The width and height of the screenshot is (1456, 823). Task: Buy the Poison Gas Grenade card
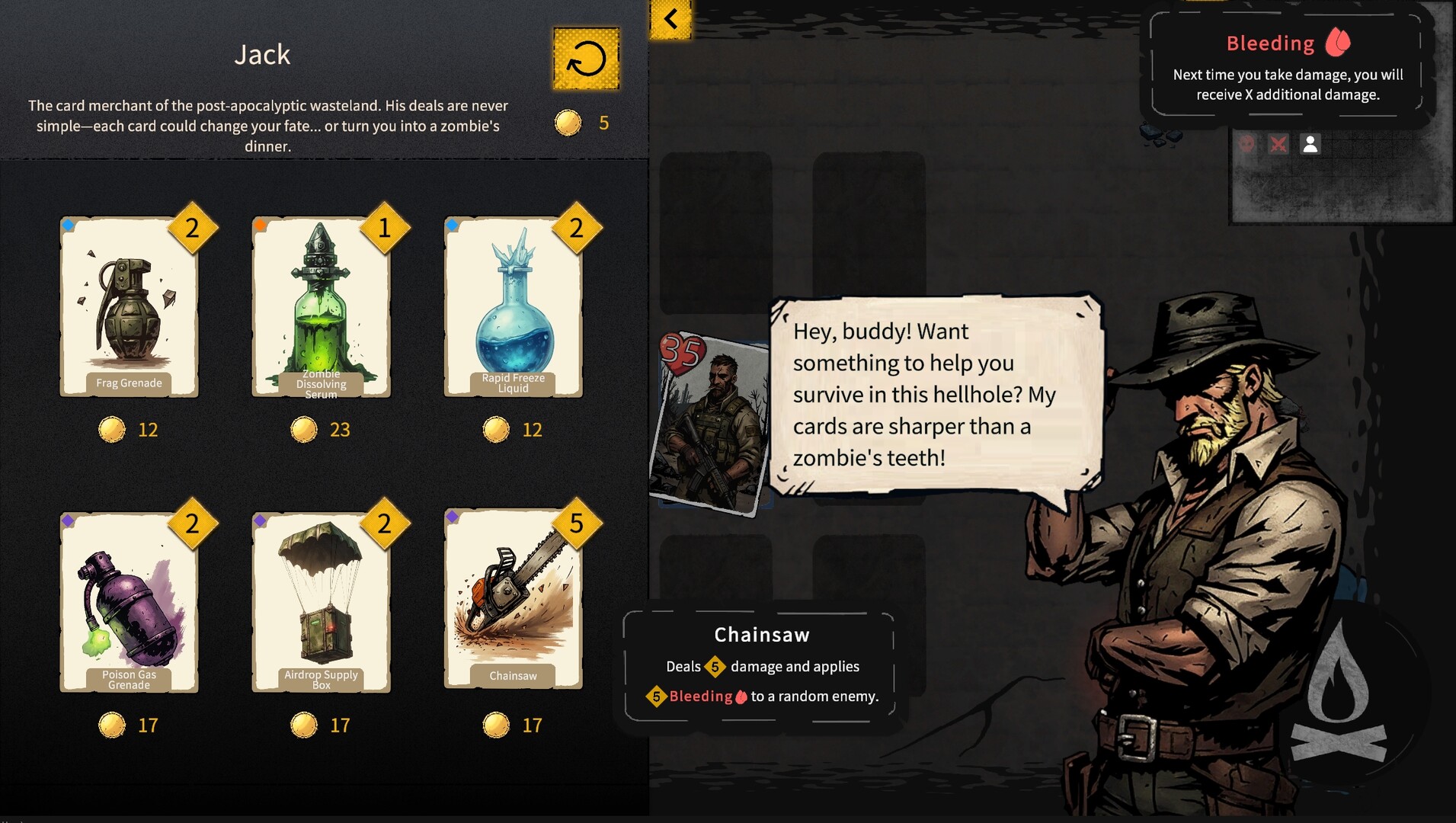click(x=130, y=602)
